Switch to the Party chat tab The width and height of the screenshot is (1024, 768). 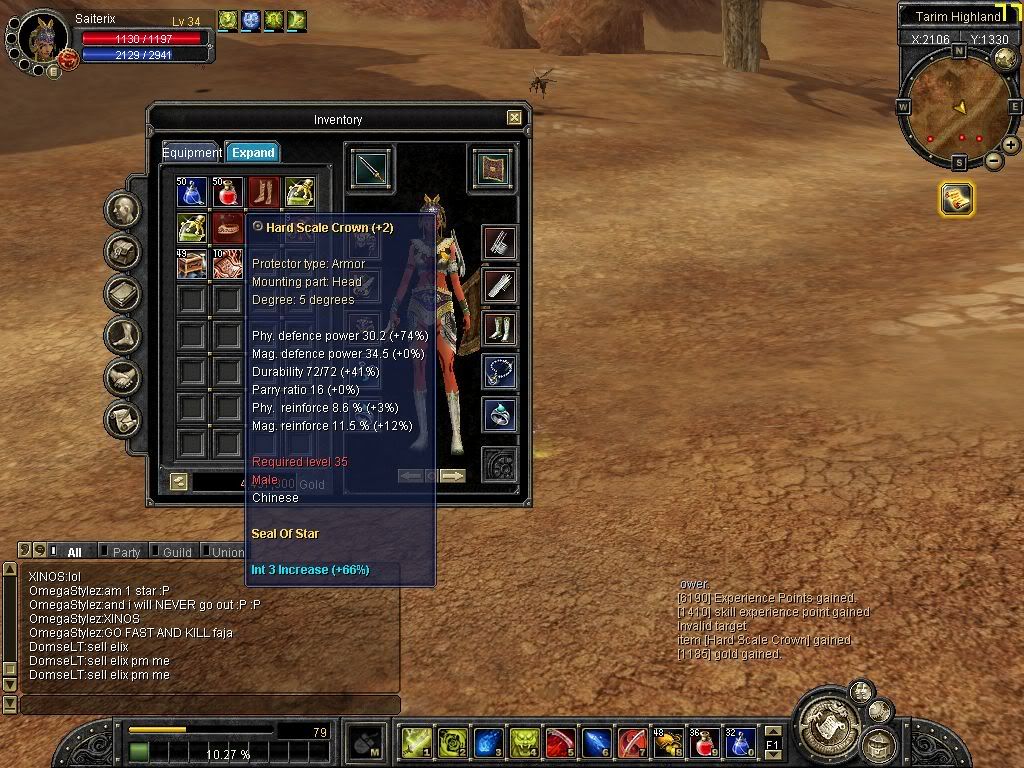click(126, 552)
